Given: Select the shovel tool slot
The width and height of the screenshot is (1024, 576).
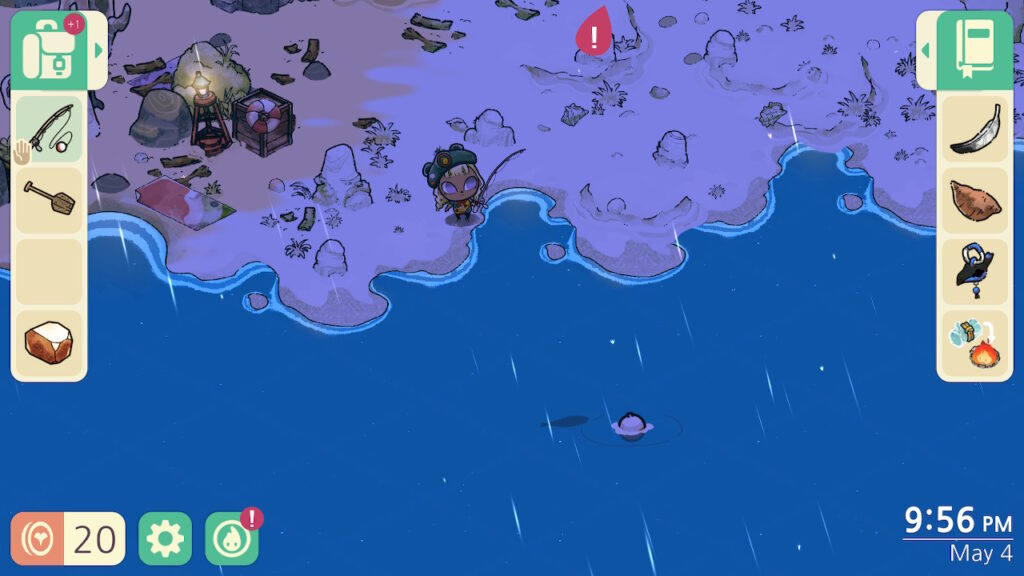Looking at the screenshot, I should (x=49, y=199).
